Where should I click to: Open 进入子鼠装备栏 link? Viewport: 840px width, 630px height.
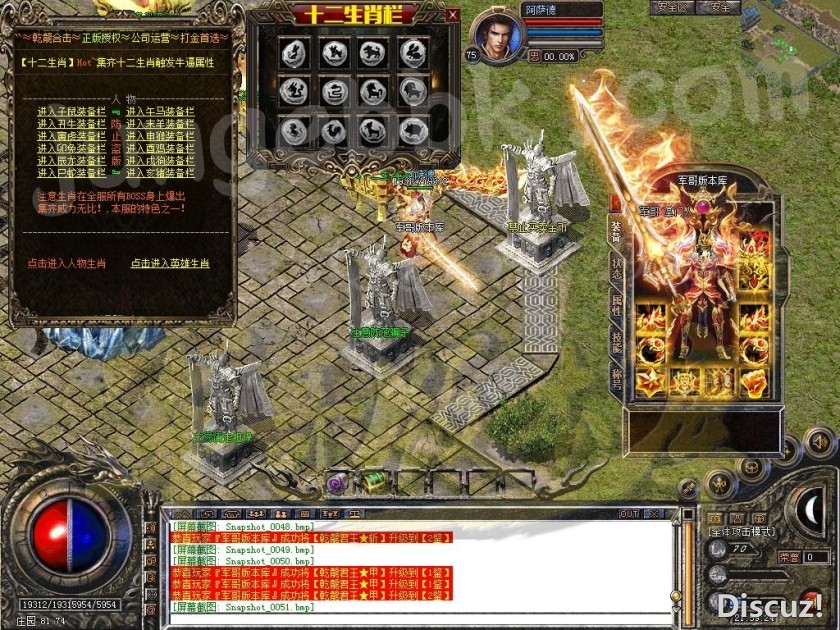point(71,112)
